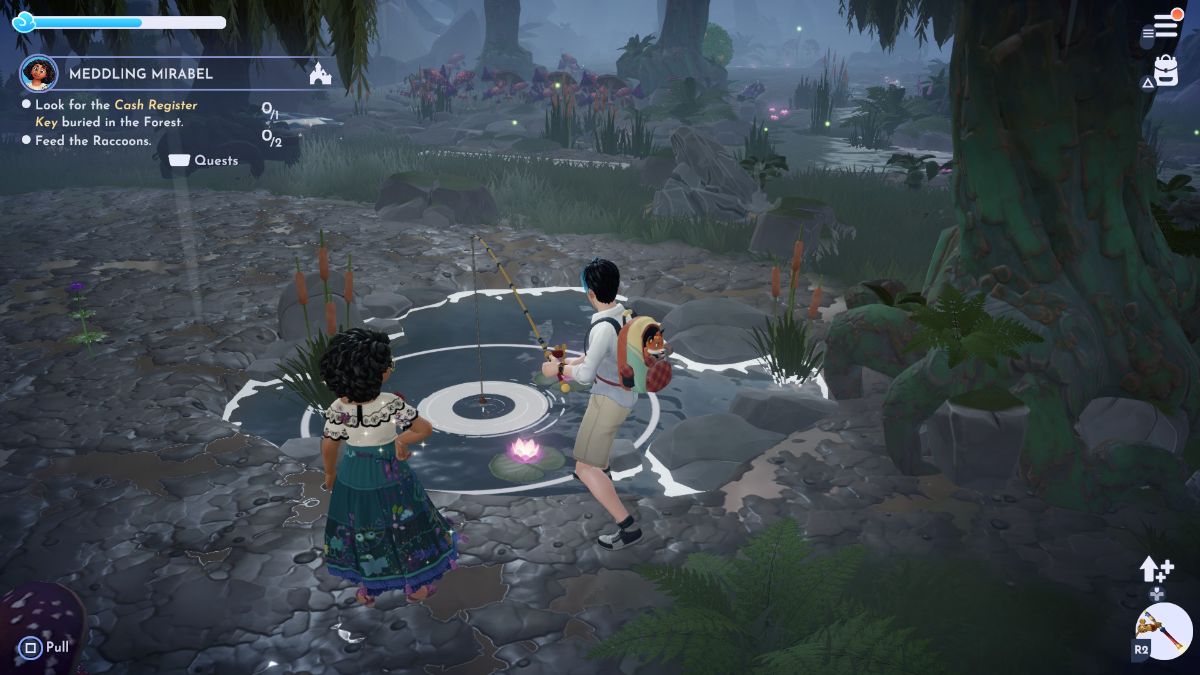Image resolution: width=1200 pixels, height=675 pixels.
Task: Click the upgrade arrow with plus signs
Action: [x=1155, y=570]
